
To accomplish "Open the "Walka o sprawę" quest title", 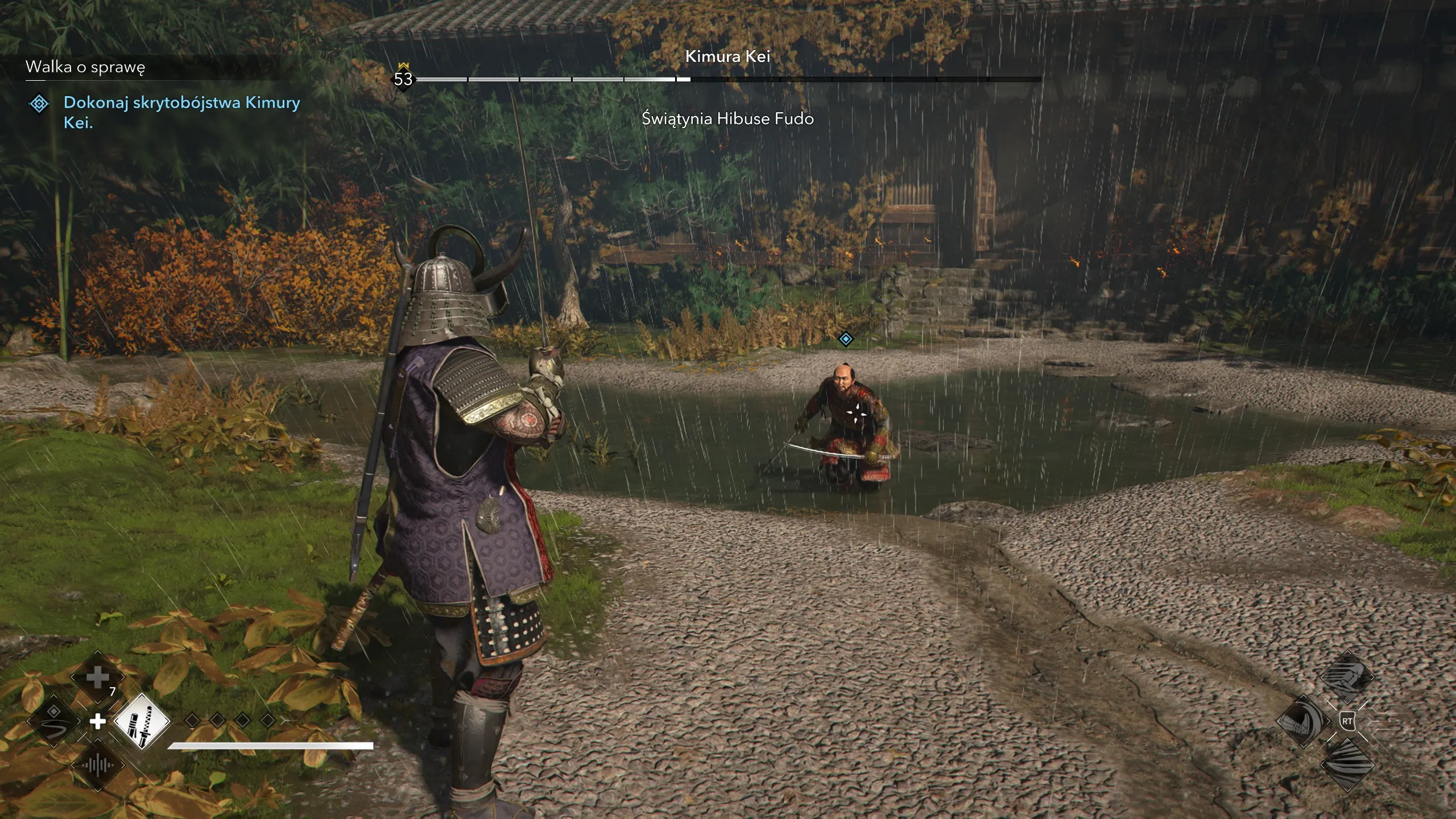I will coord(85,67).
